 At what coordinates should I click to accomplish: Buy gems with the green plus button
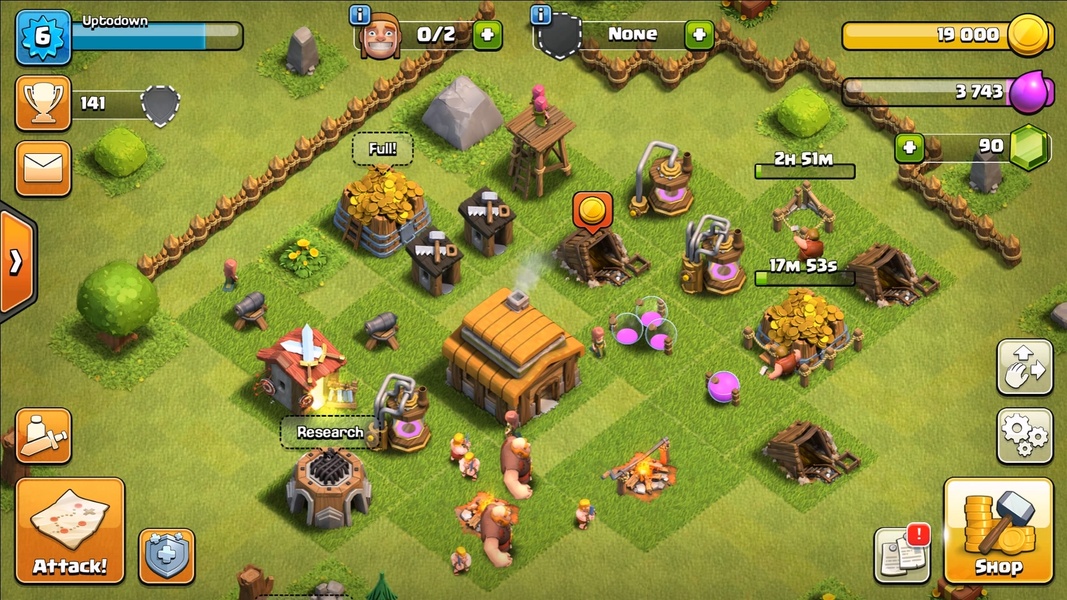click(x=909, y=148)
